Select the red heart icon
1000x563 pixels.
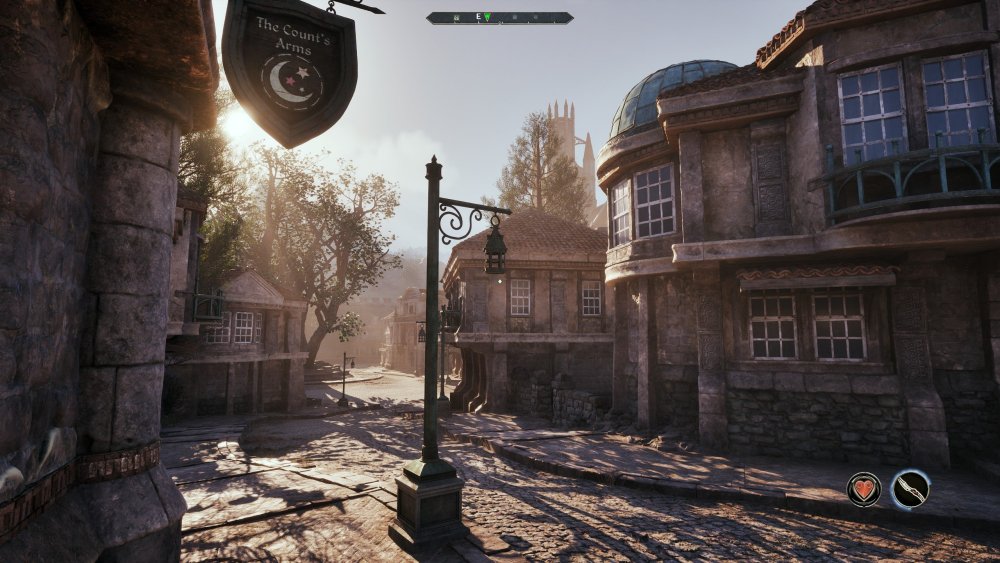(x=863, y=489)
